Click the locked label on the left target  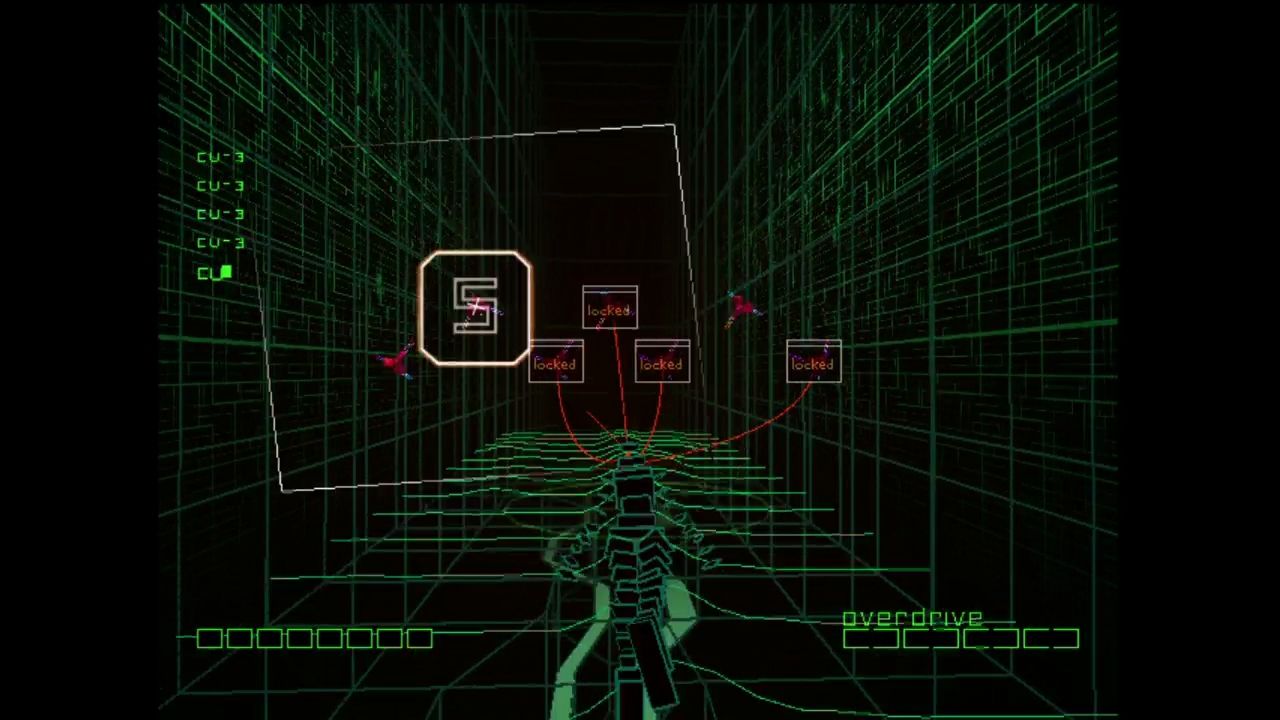click(x=556, y=363)
